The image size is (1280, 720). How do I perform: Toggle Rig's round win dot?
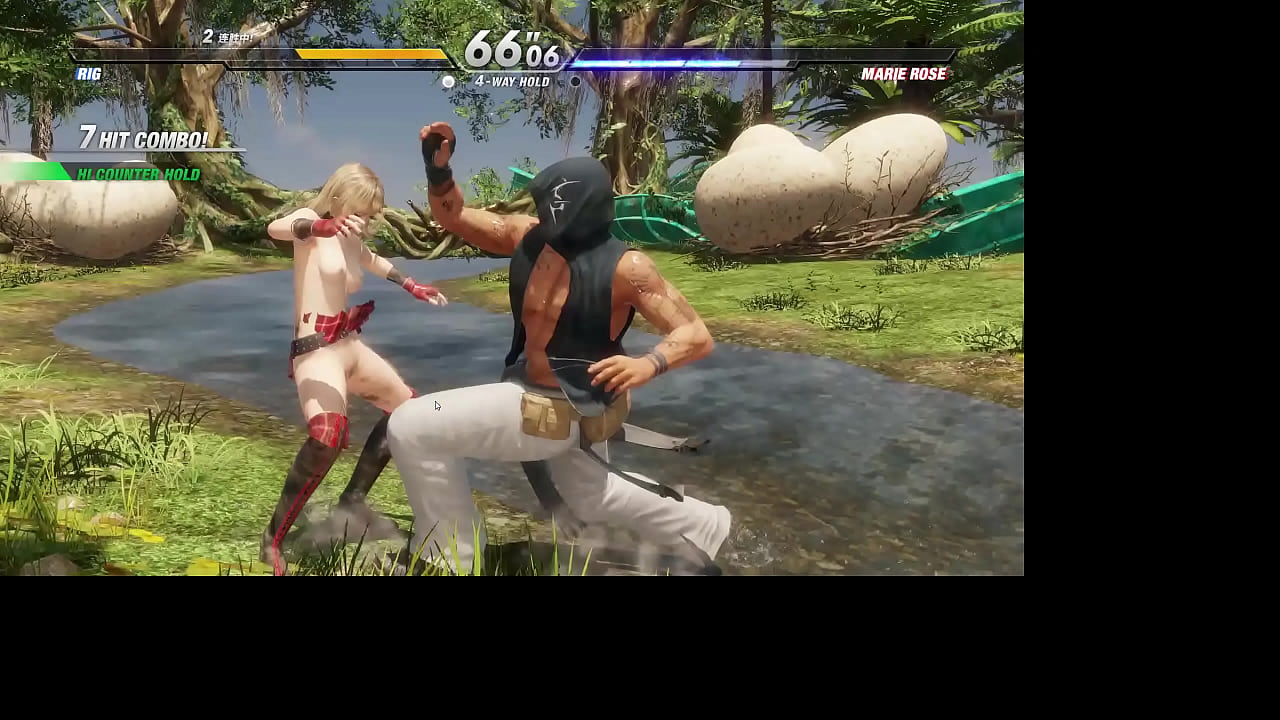tap(448, 82)
